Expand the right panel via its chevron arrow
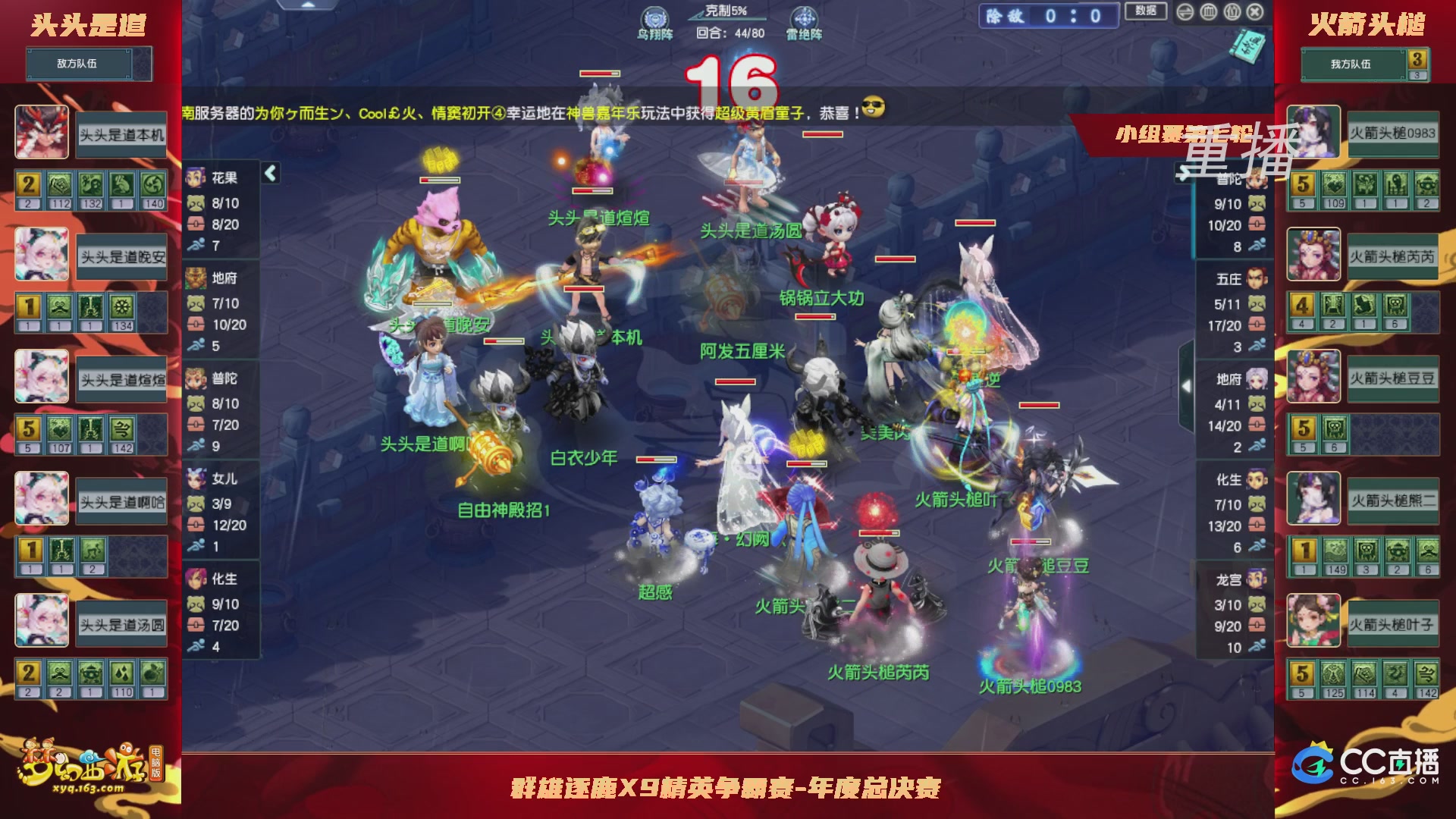Image resolution: width=1456 pixels, height=819 pixels. [x=1187, y=385]
